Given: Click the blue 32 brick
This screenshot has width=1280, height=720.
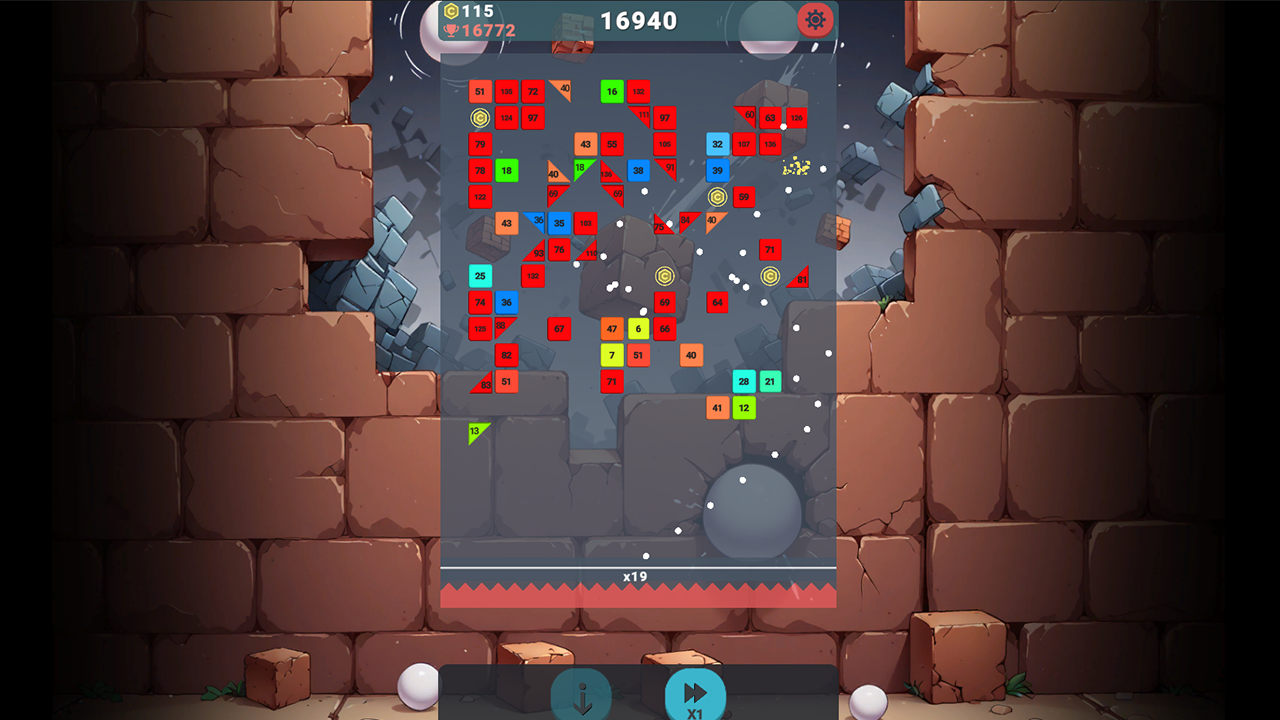Looking at the screenshot, I should click(x=716, y=144).
